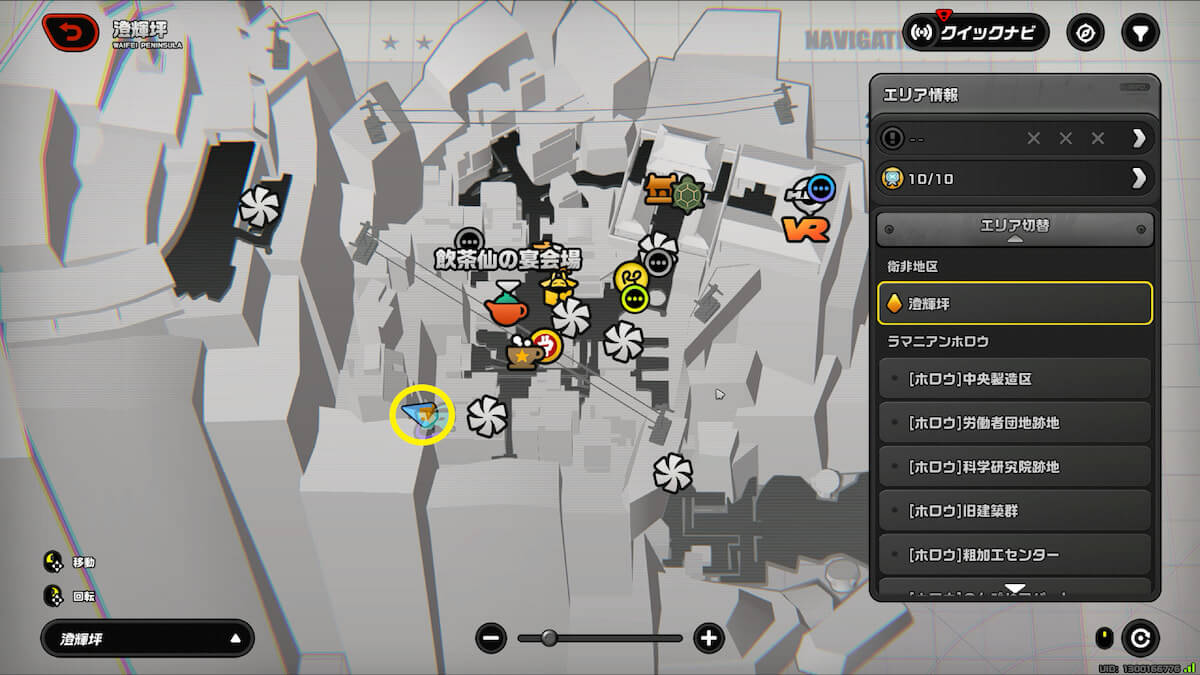Open クイックナビ quick navigation

(x=975, y=32)
